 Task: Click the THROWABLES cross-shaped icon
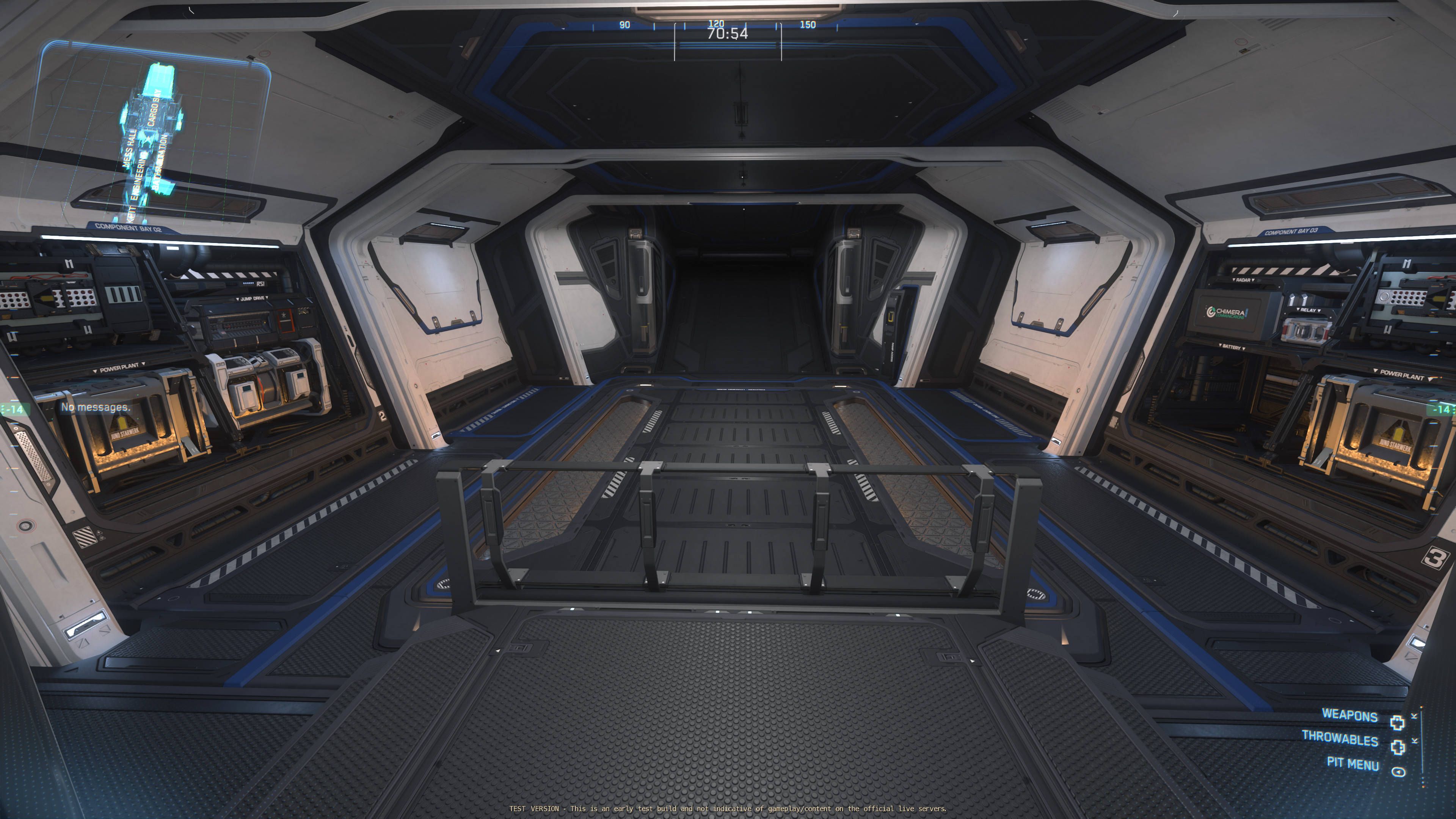coord(1397,748)
